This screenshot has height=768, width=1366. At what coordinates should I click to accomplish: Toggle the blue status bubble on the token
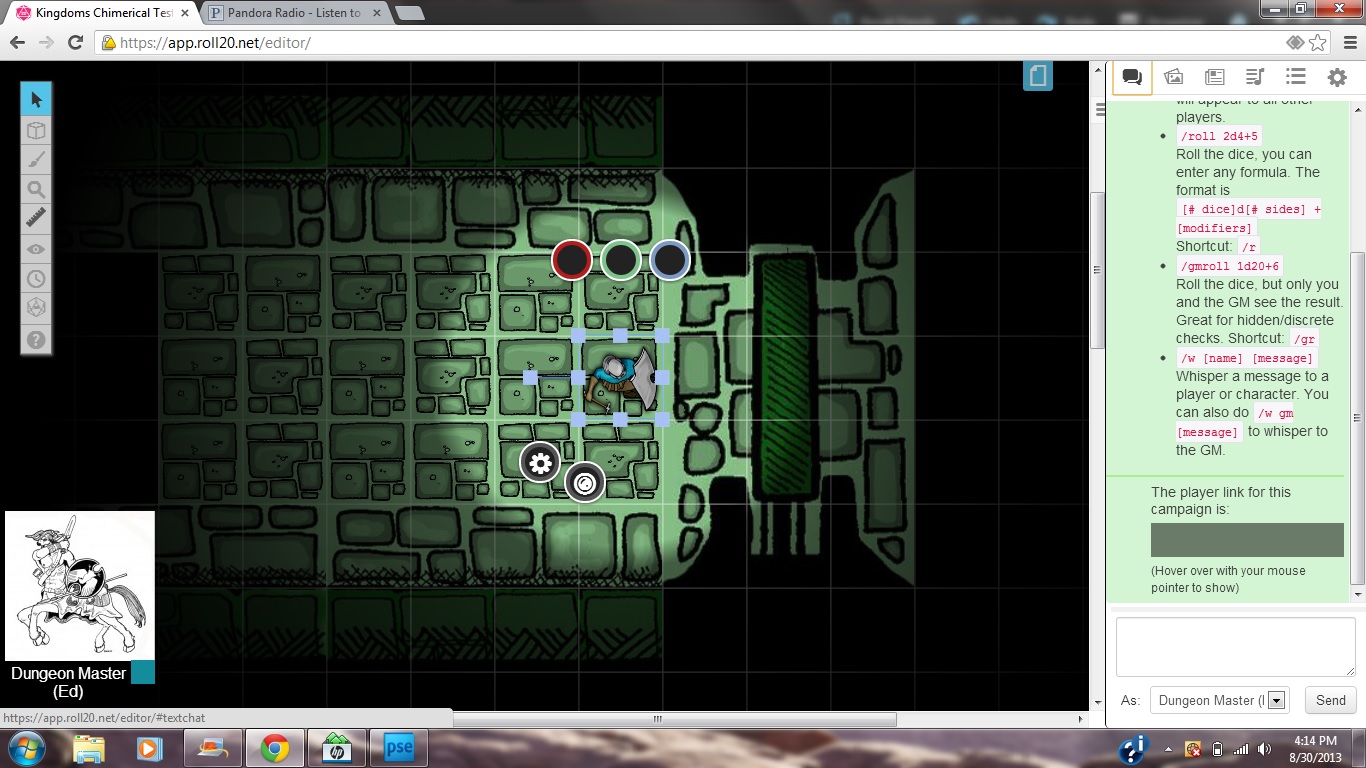(669, 260)
